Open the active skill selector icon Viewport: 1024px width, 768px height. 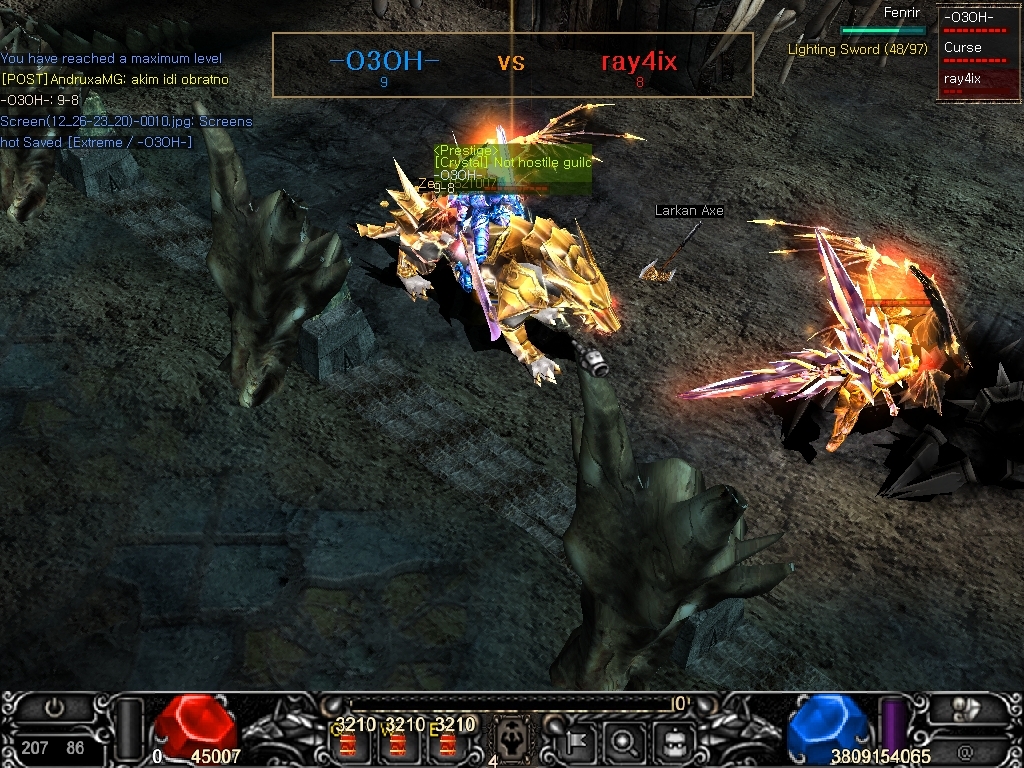point(513,740)
